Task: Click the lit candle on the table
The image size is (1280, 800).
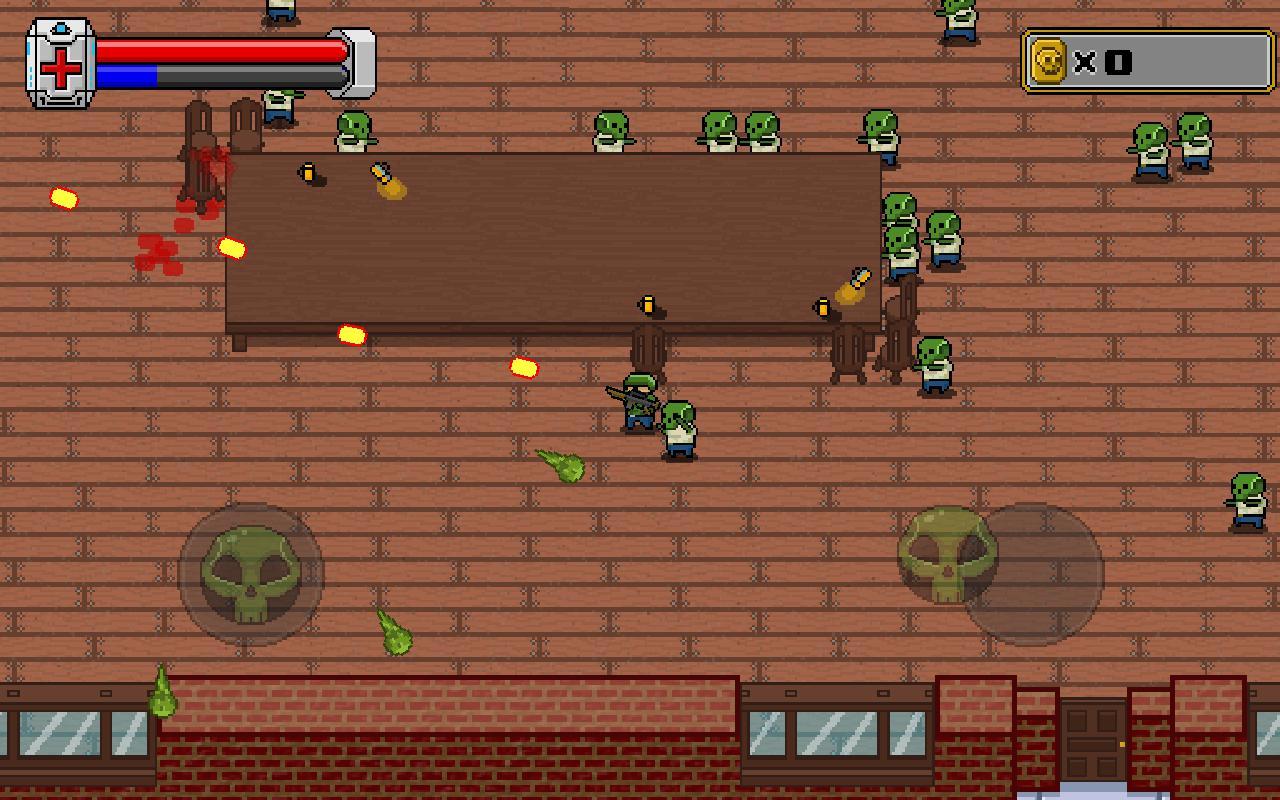Action: (310, 173)
